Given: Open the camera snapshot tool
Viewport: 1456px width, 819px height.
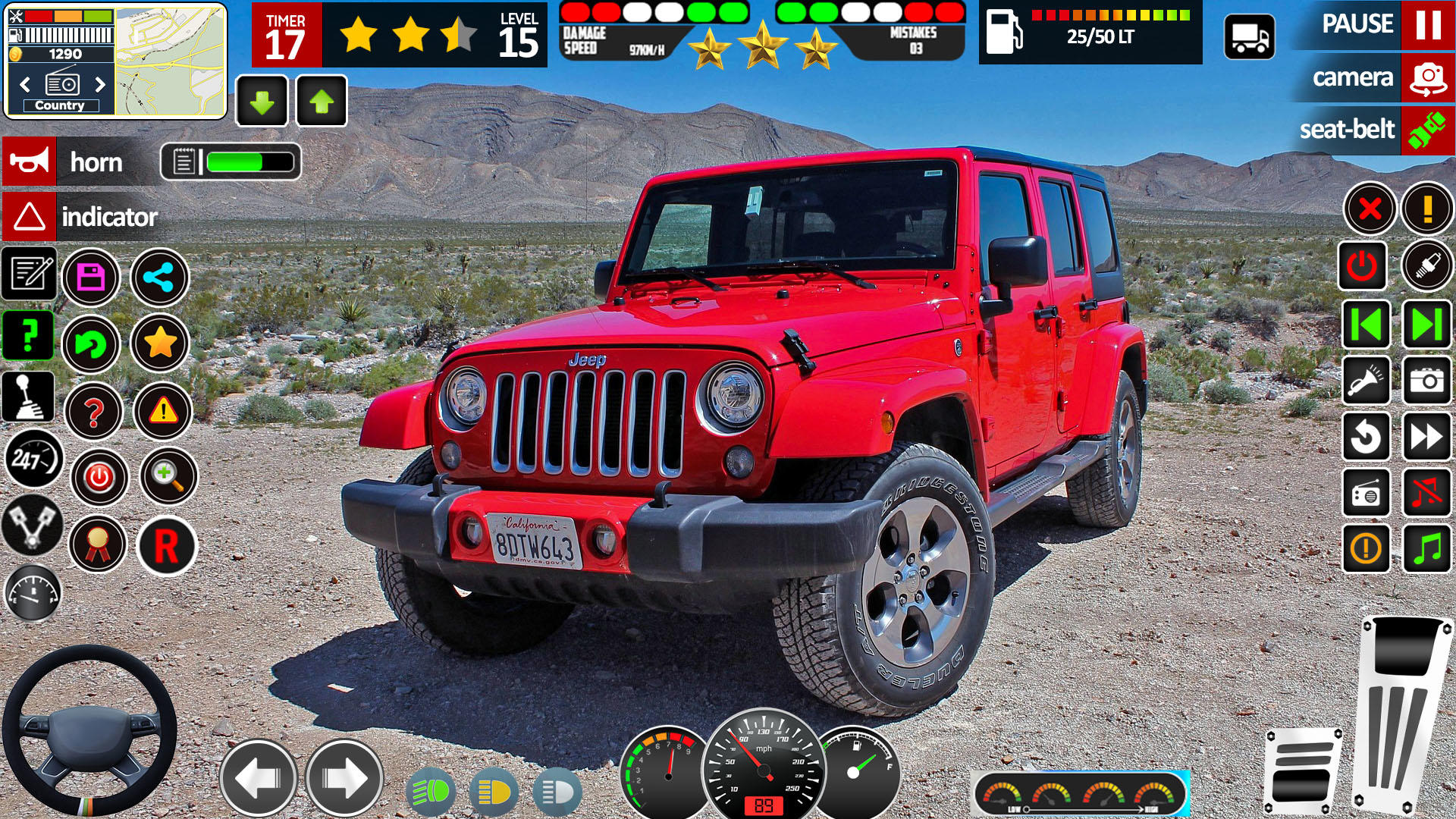Looking at the screenshot, I should click(x=1426, y=378).
